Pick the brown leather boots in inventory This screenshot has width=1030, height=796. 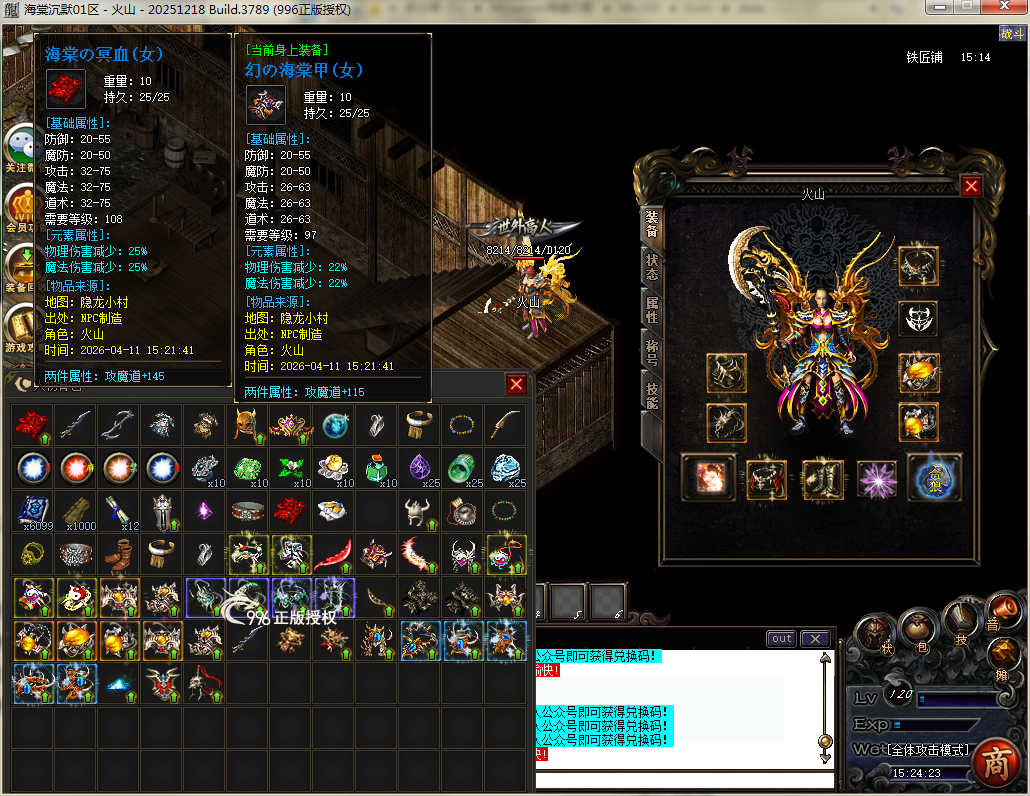(x=118, y=552)
